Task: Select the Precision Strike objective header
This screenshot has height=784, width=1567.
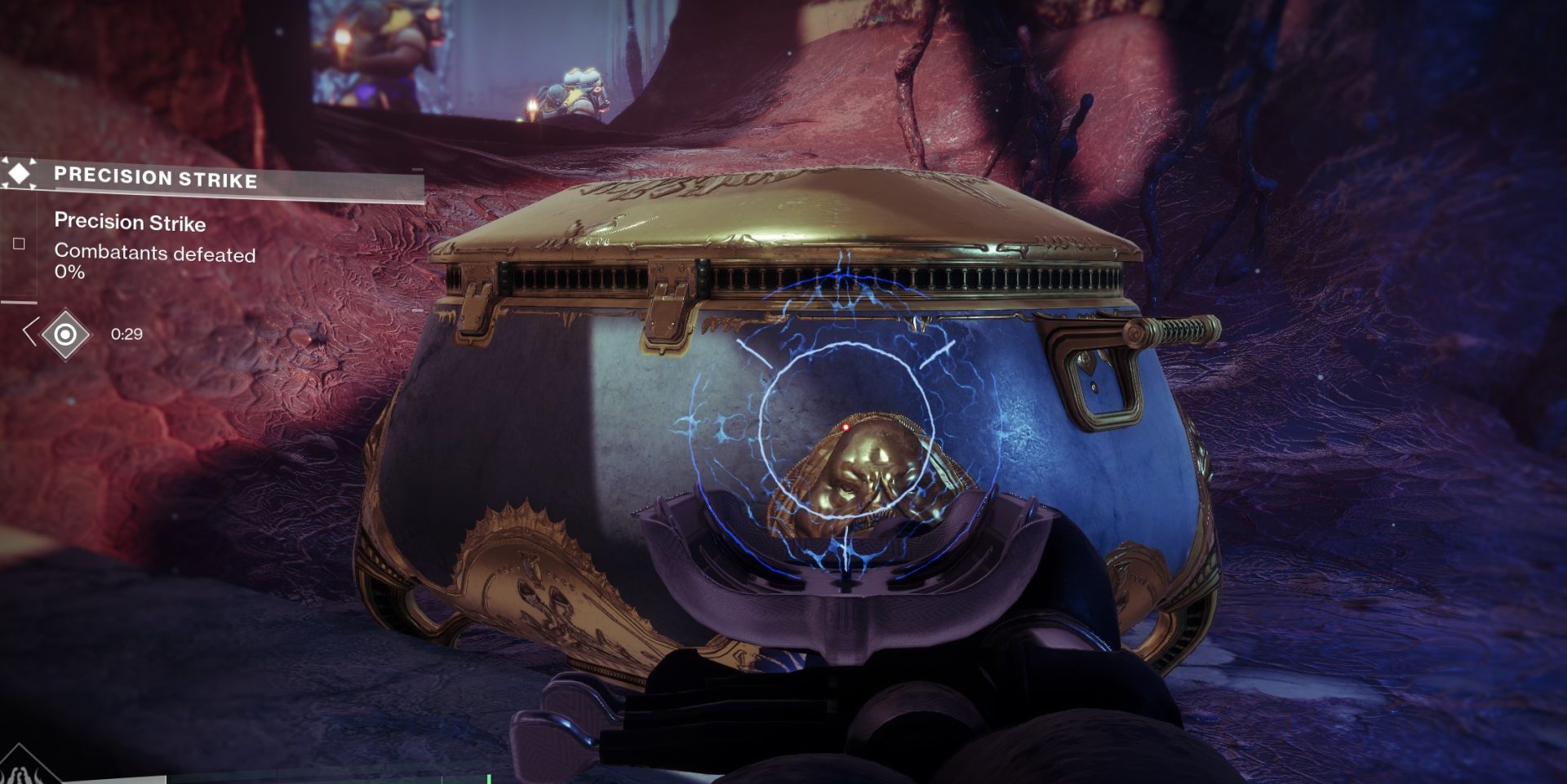Action: point(155,177)
